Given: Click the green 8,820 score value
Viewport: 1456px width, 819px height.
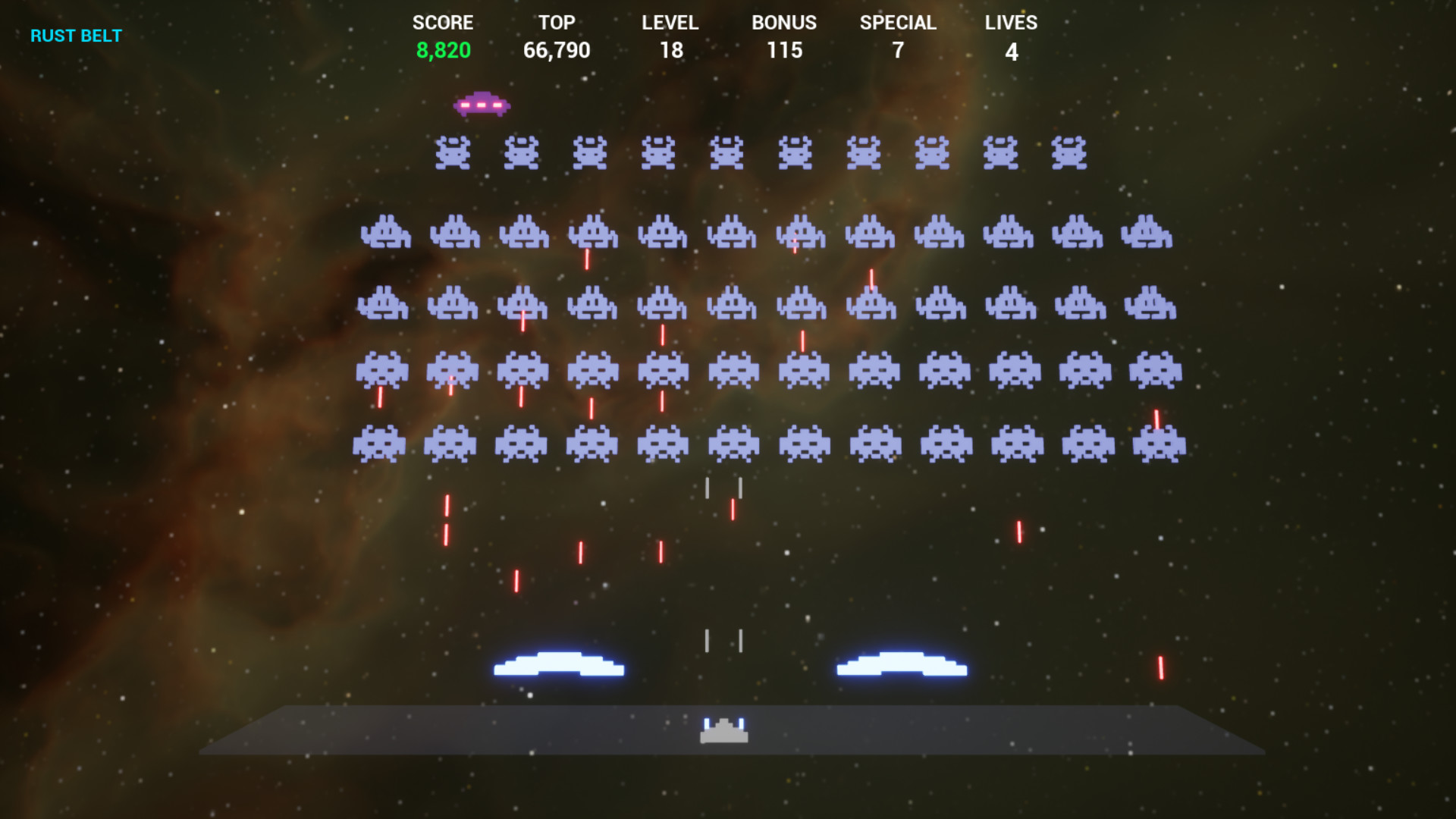Looking at the screenshot, I should coord(444,50).
